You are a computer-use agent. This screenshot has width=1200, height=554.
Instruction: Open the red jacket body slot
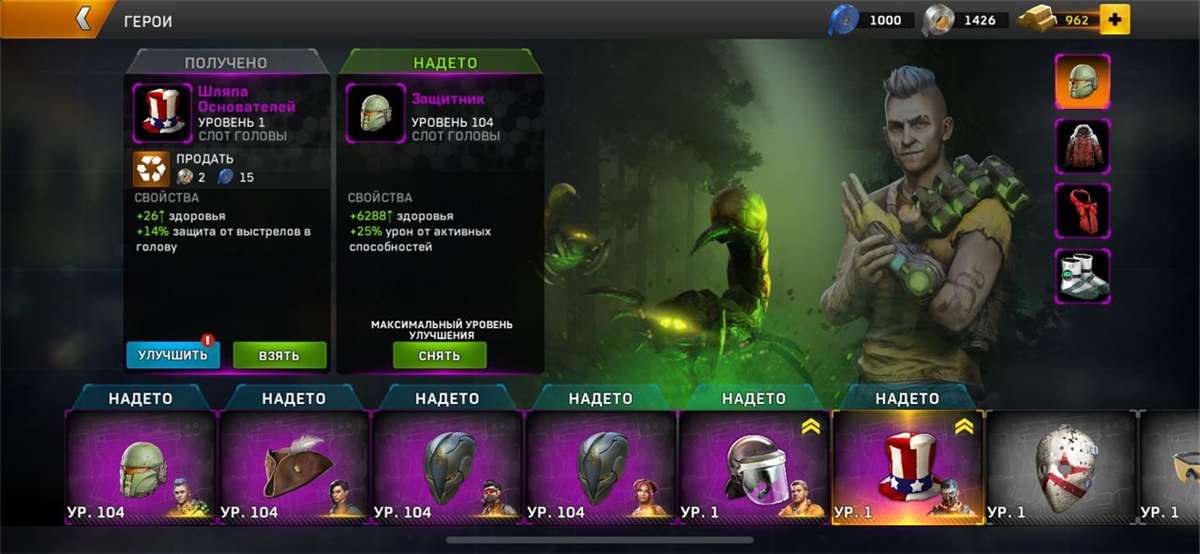coord(1083,146)
